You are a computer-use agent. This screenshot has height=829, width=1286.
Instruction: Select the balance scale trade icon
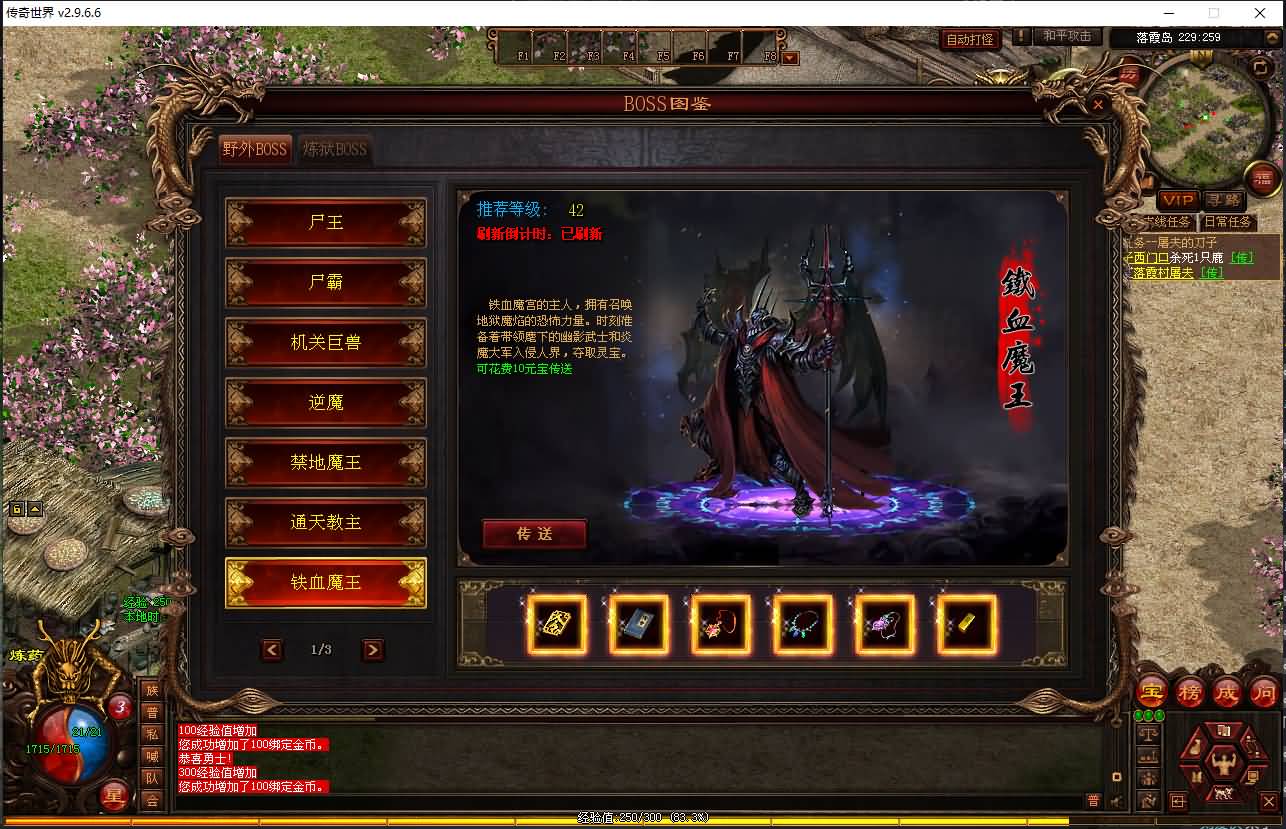[1149, 732]
